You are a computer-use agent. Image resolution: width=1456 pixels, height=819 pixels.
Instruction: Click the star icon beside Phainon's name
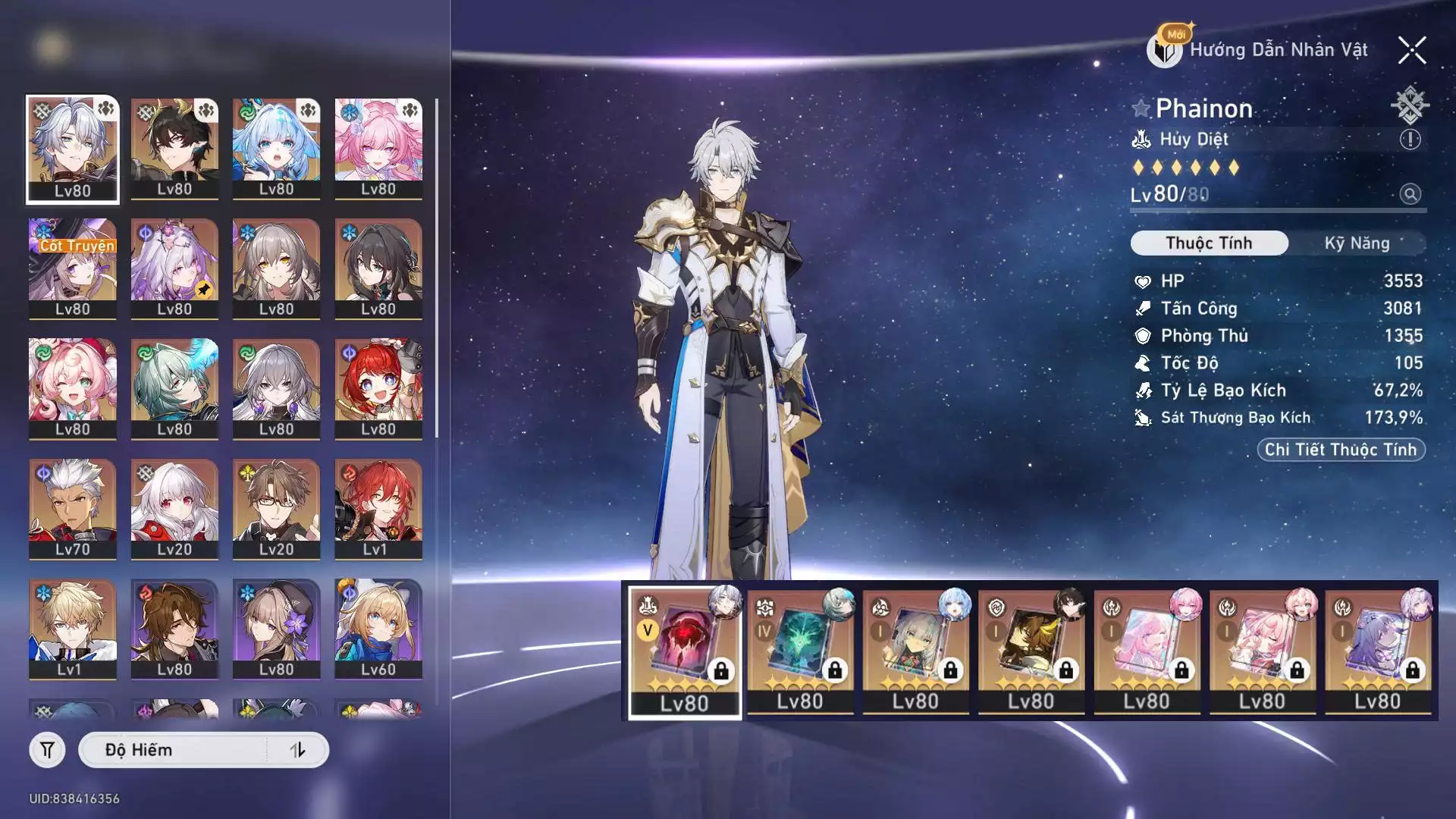(1141, 108)
